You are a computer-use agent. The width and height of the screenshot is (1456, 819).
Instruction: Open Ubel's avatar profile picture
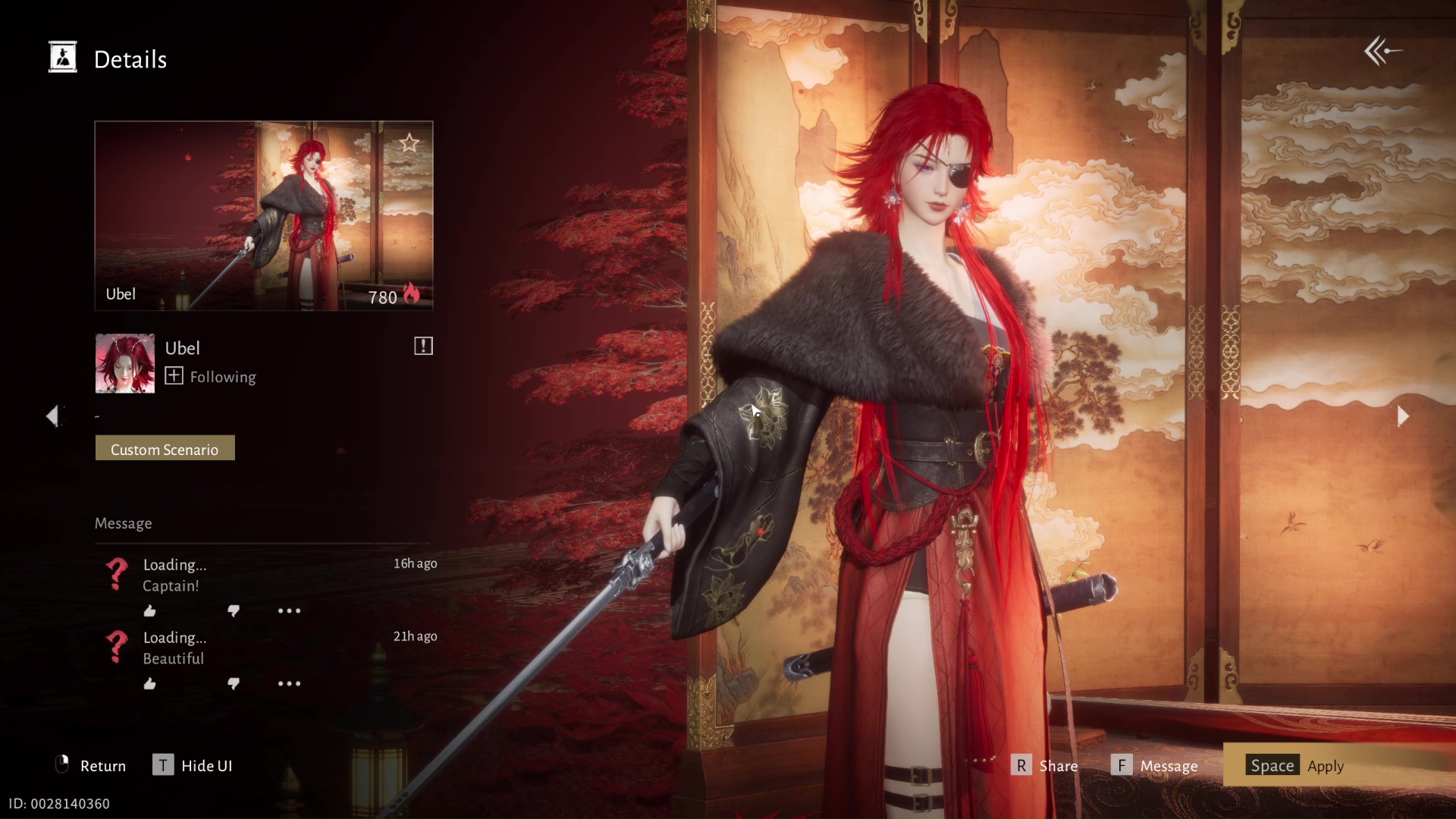124,363
